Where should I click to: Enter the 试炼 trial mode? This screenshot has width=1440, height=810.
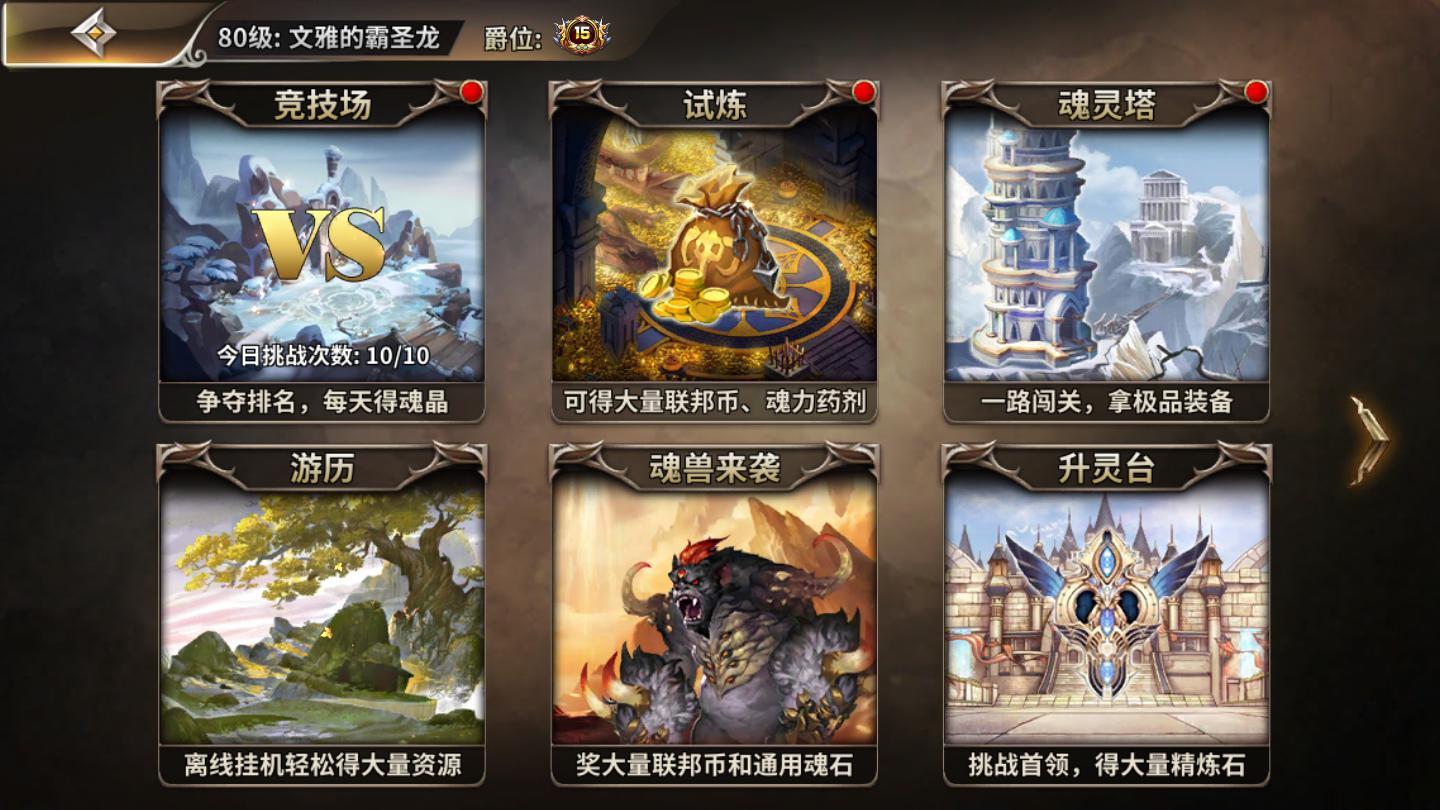tap(714, 250)
